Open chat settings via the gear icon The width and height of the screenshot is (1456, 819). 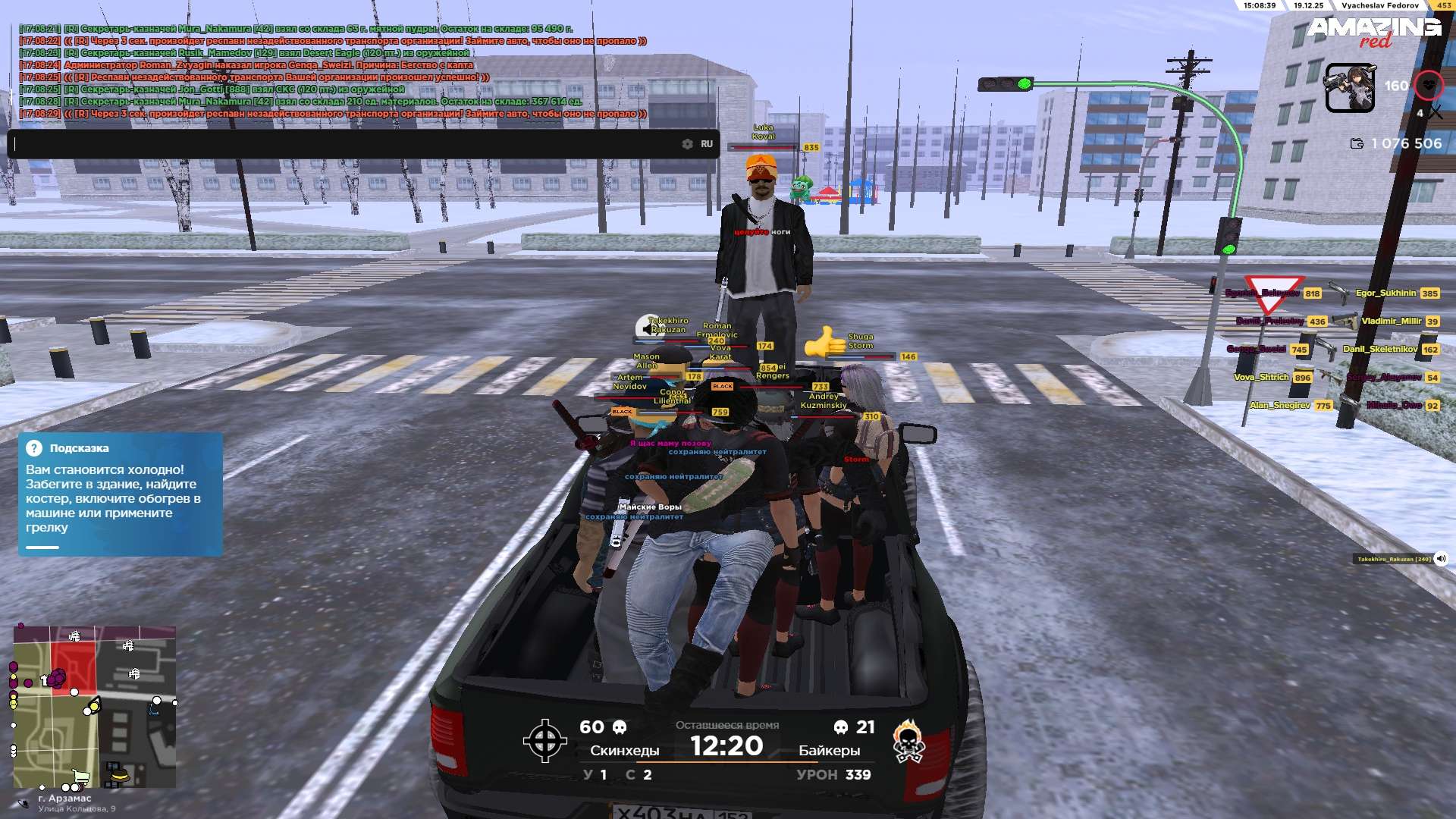pyautogui.click(x=687, y=144)
